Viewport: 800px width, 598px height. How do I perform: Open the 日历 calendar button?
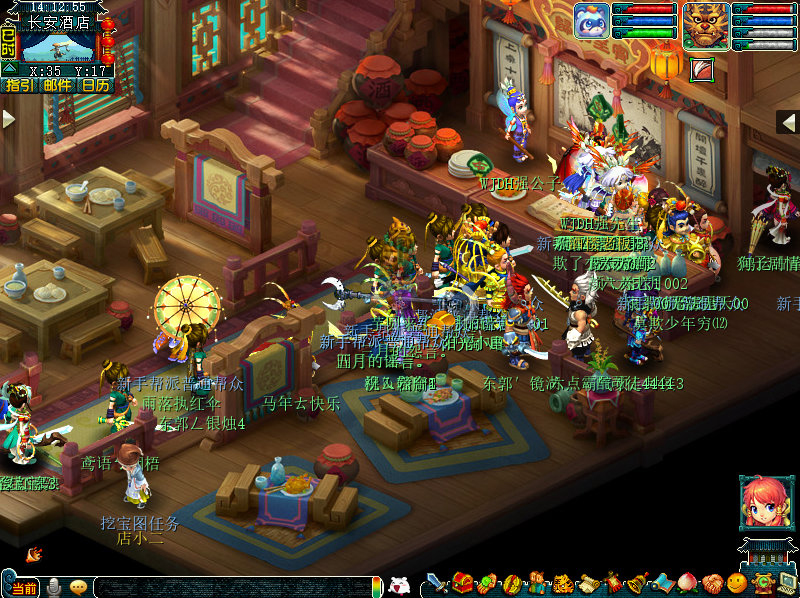pos(96,85)
